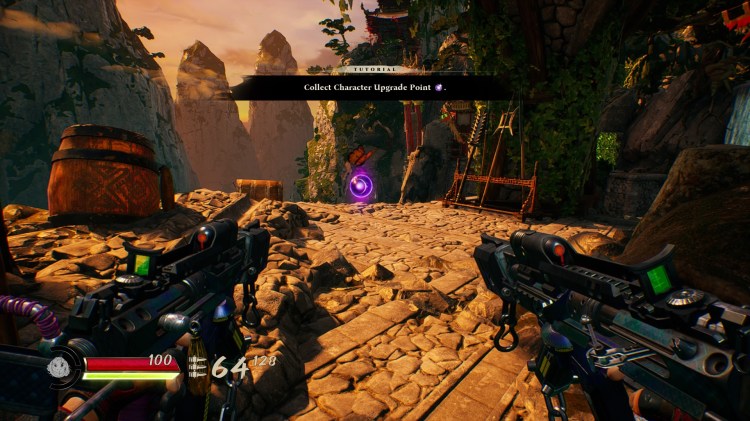Viewport: 750px width, 421px height.
Task: Click the Collect Character Upgrade Point tutorial objective
Action: (375, 88)
